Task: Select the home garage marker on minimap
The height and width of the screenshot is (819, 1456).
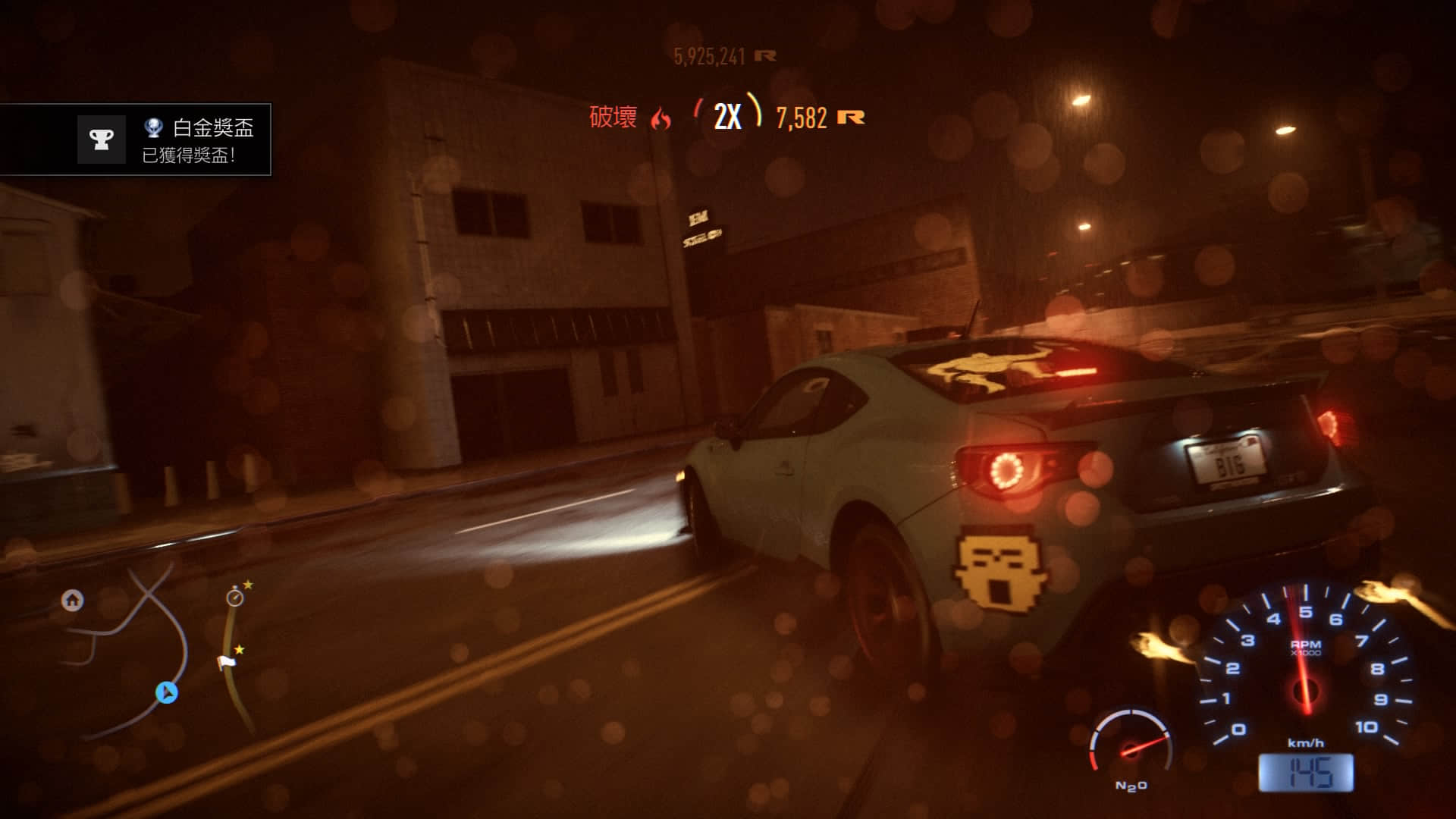Action: tap(72, 601)
